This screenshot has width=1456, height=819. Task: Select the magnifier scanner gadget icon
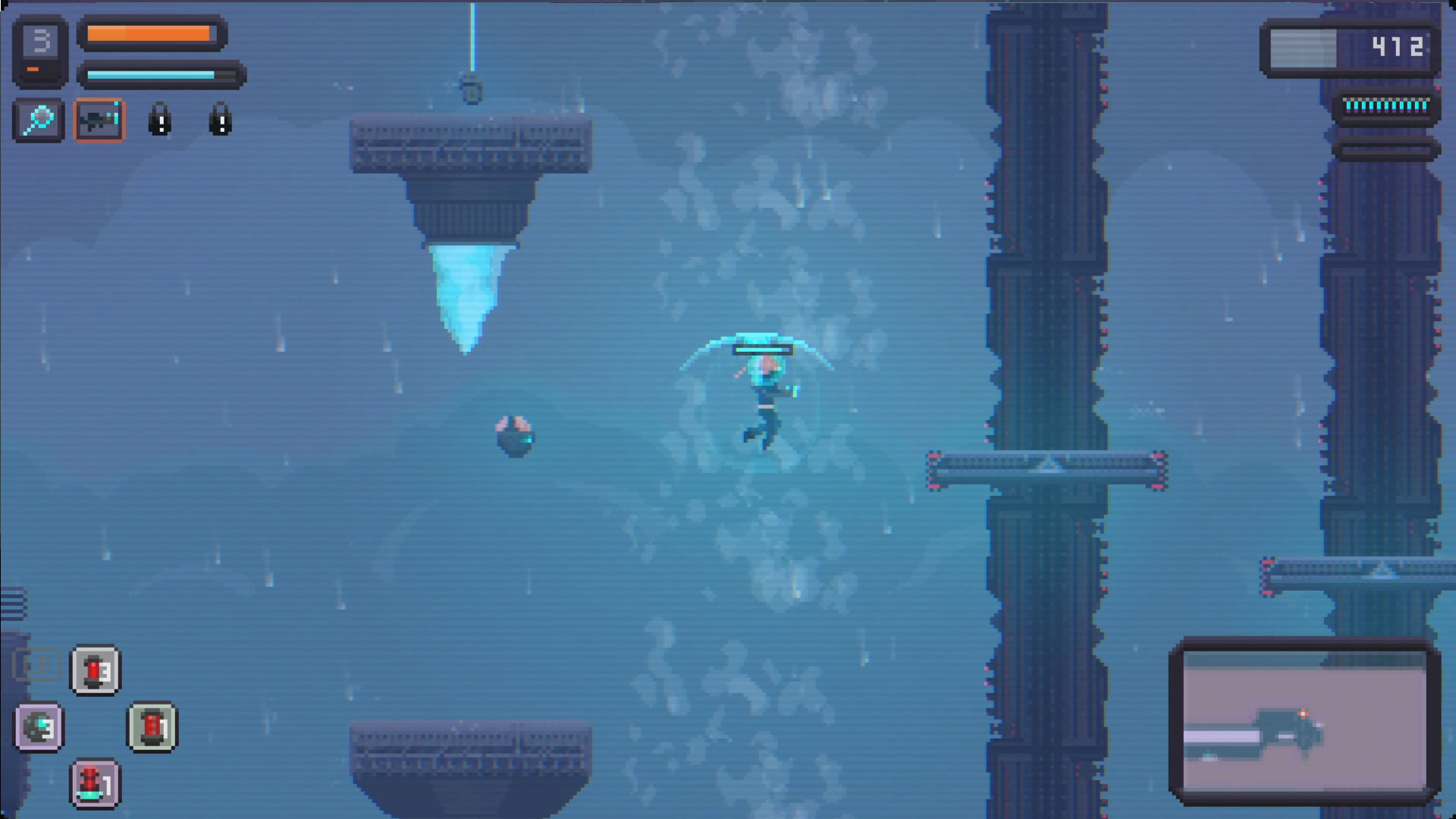tap(38, 120)
